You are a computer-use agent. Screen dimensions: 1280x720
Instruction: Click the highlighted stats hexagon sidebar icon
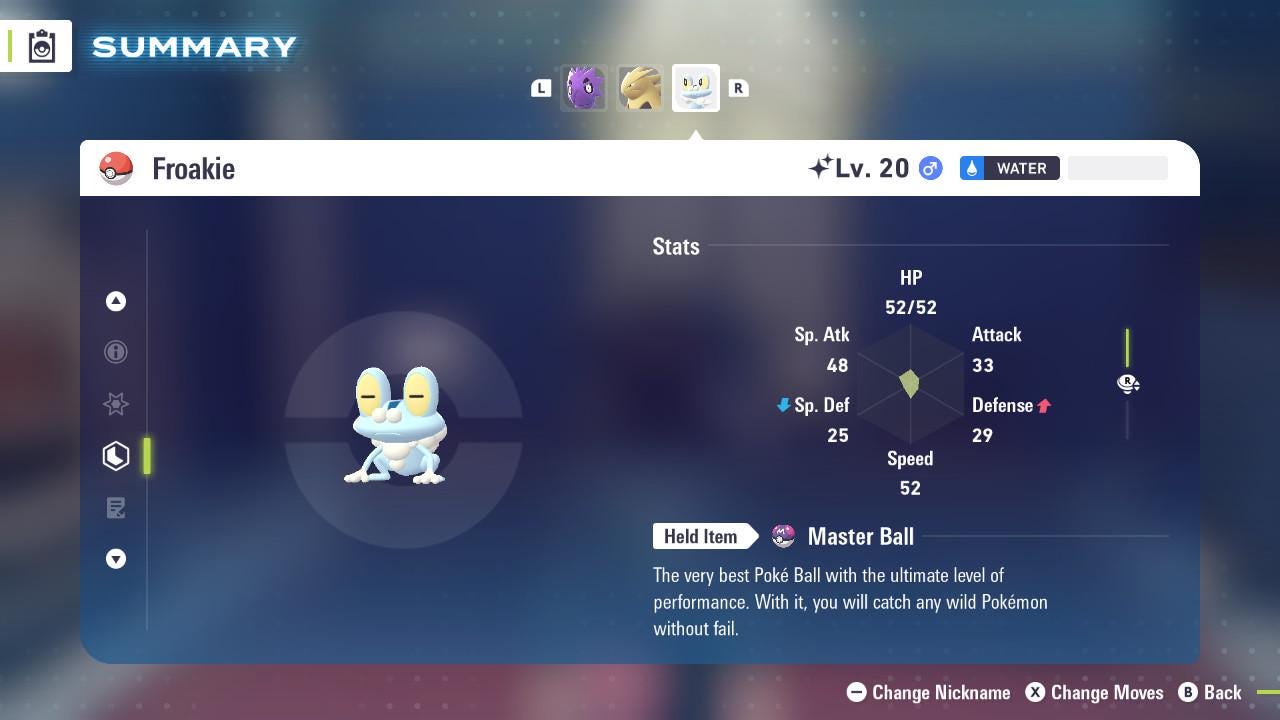click(x=116, y=456)
